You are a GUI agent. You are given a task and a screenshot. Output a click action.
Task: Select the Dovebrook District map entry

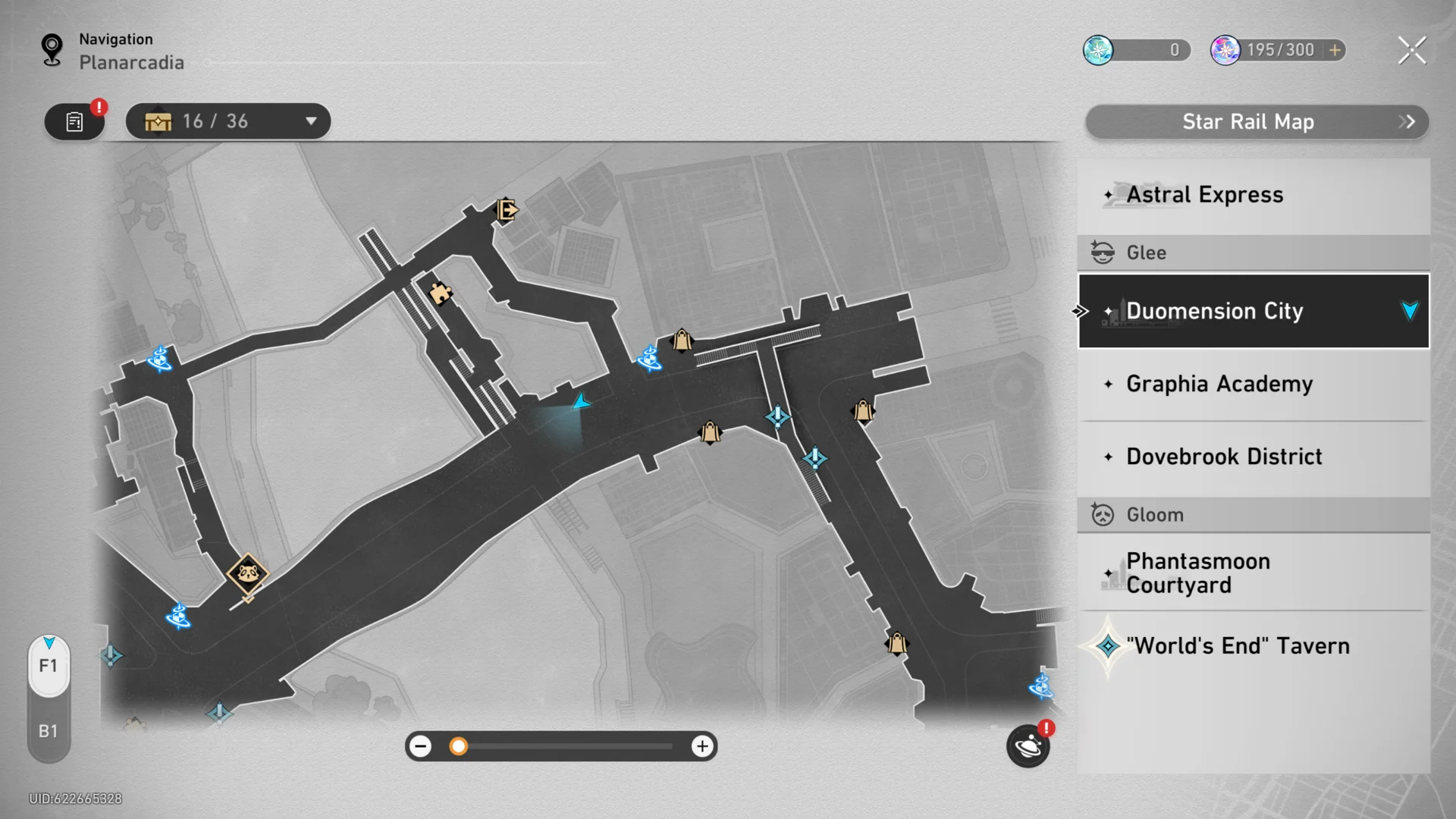pos(1251,457)
